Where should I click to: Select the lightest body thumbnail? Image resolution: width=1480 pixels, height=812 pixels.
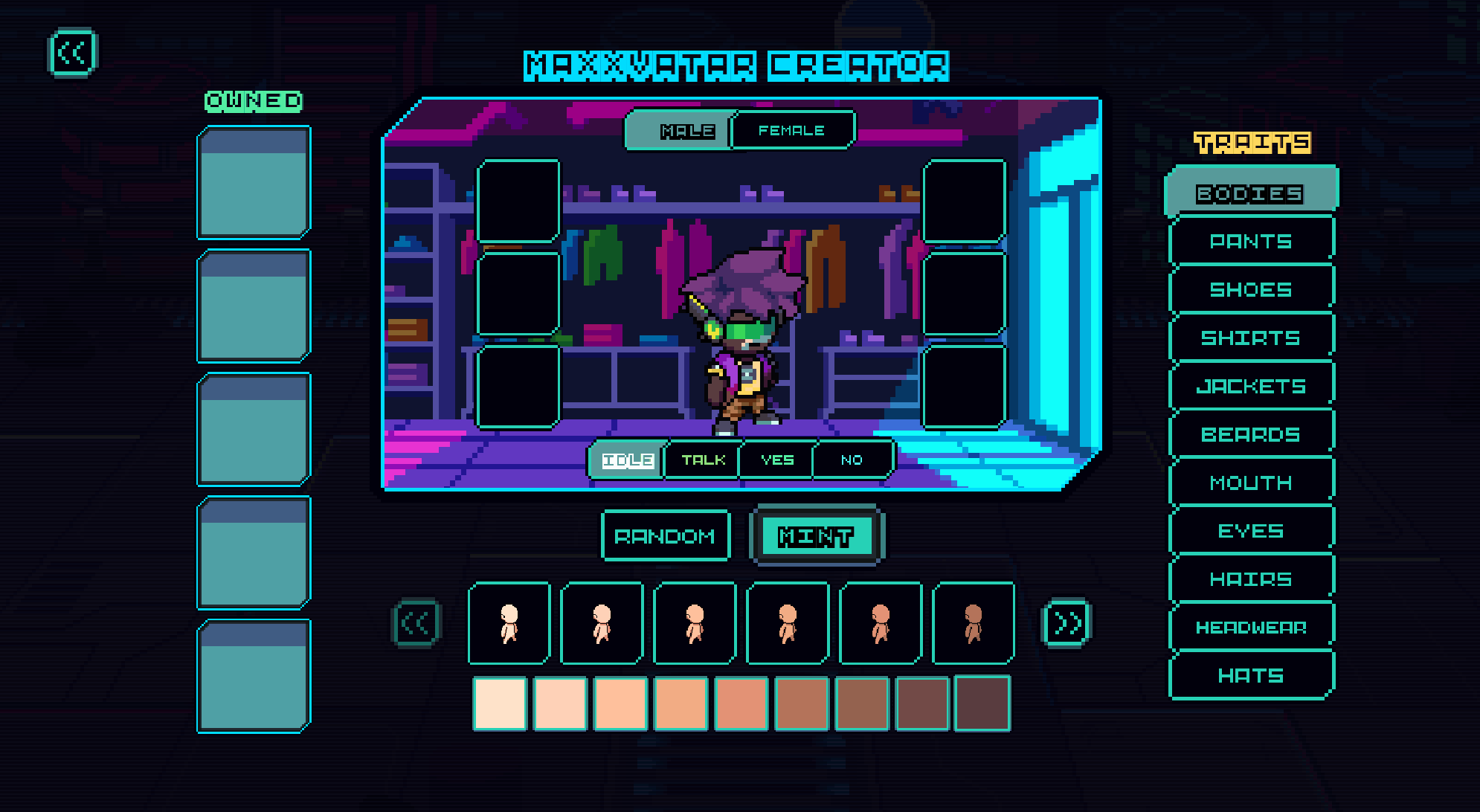coord(509,623)
